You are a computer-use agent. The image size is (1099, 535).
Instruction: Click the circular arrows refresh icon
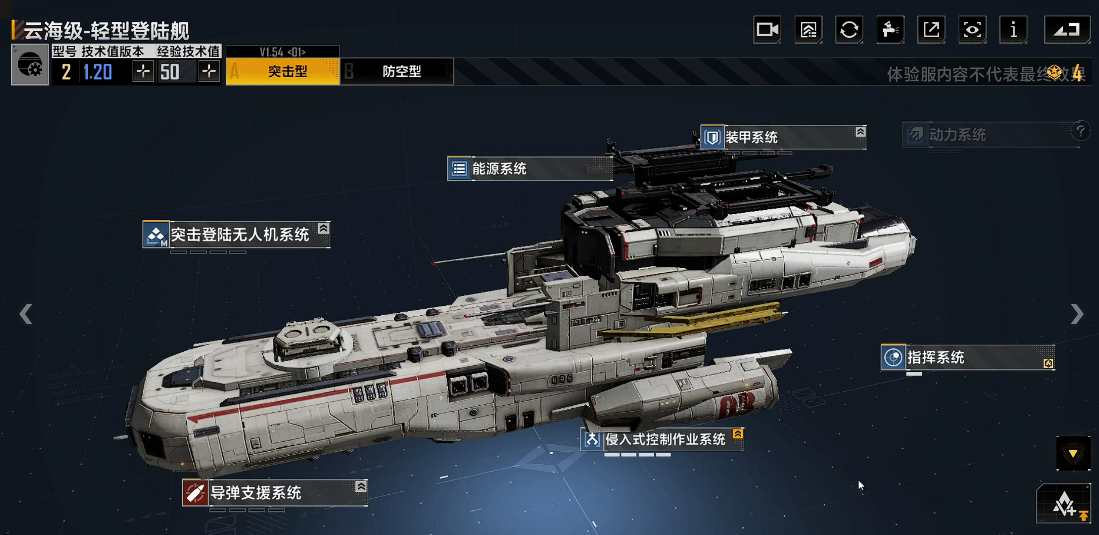pyautogui.click(x=849, y=30)
